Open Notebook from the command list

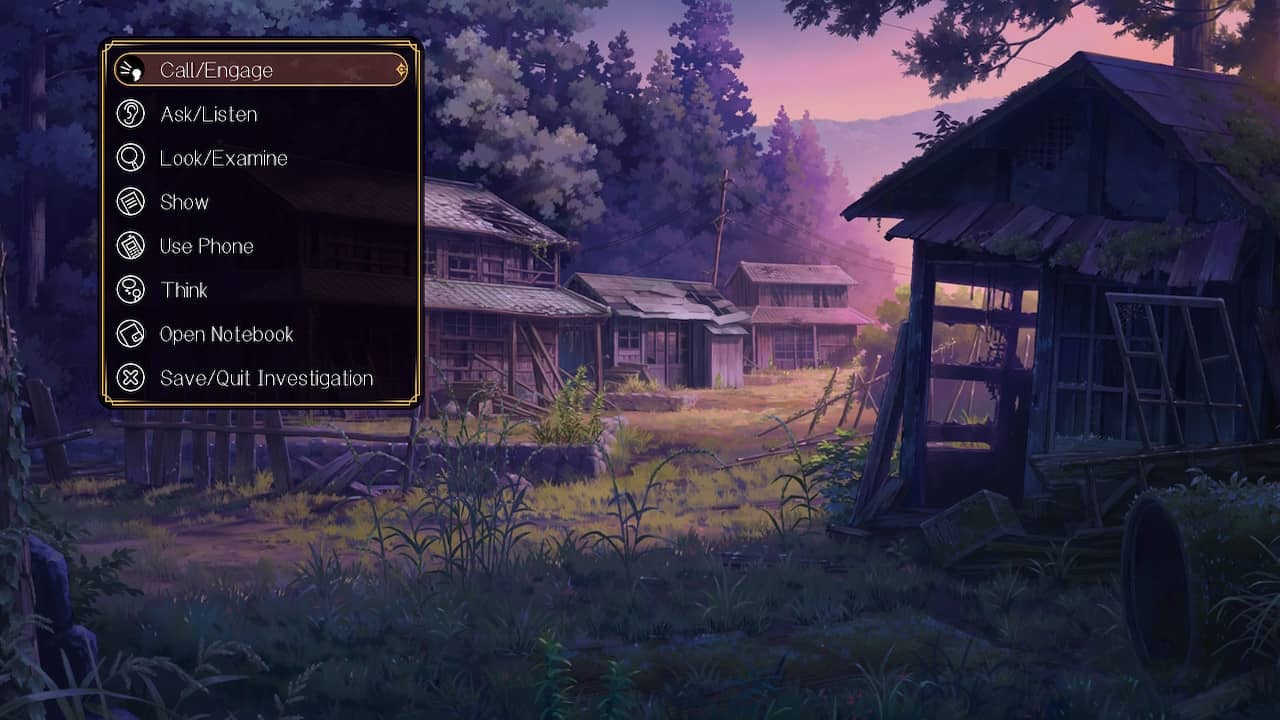[226, 334]
